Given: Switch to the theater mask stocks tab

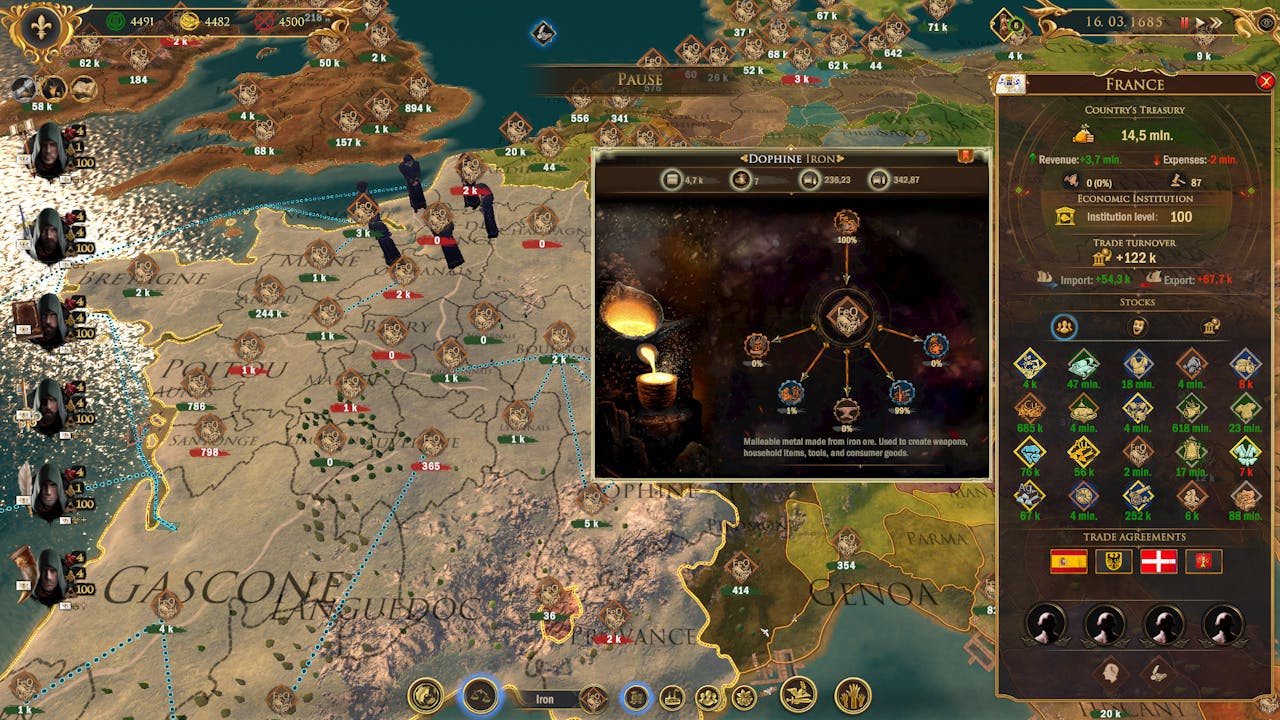Looking at the screenshot, I should (1137, 327).
